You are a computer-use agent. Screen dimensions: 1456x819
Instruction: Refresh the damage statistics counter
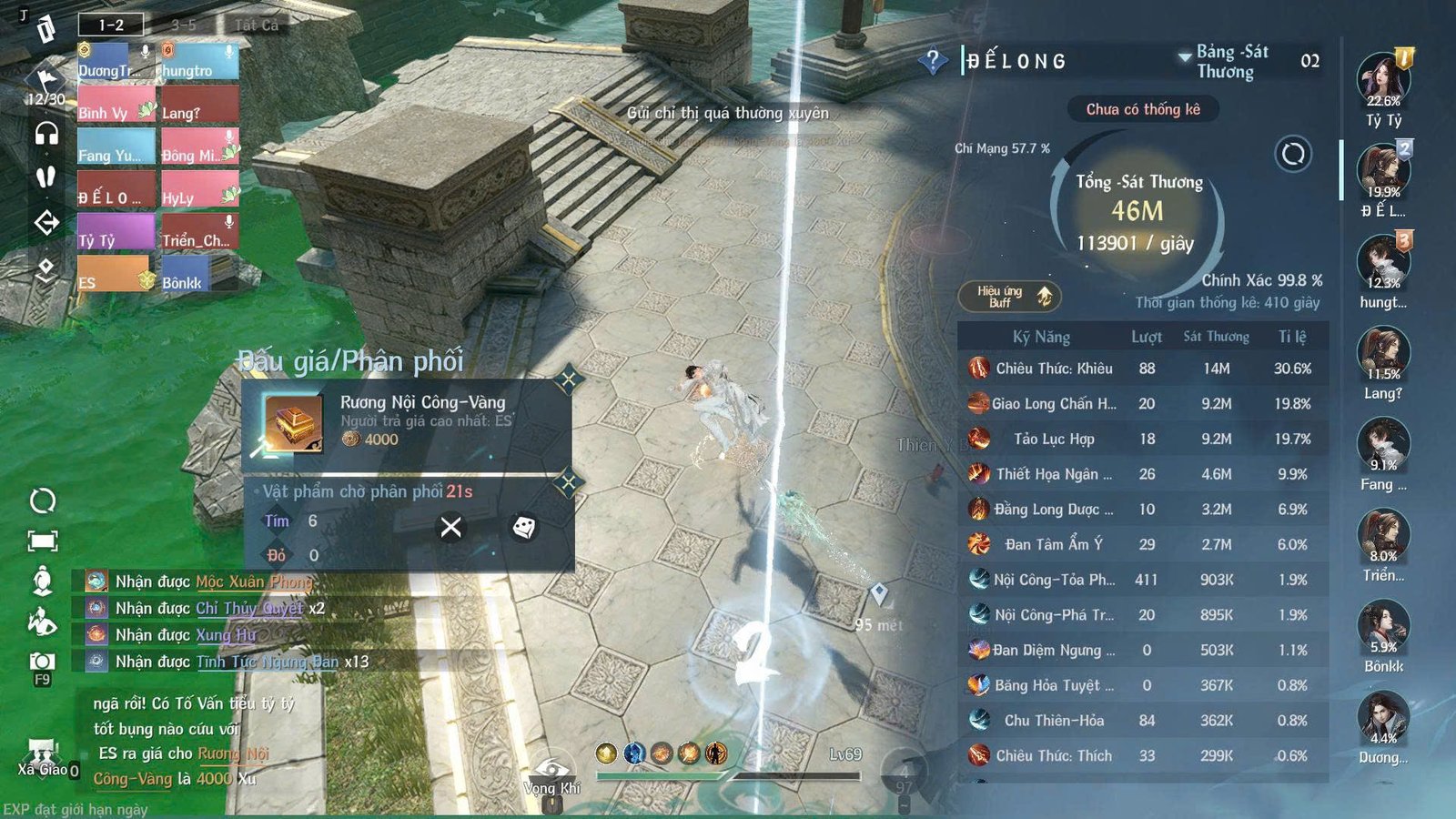(1292, 155)
